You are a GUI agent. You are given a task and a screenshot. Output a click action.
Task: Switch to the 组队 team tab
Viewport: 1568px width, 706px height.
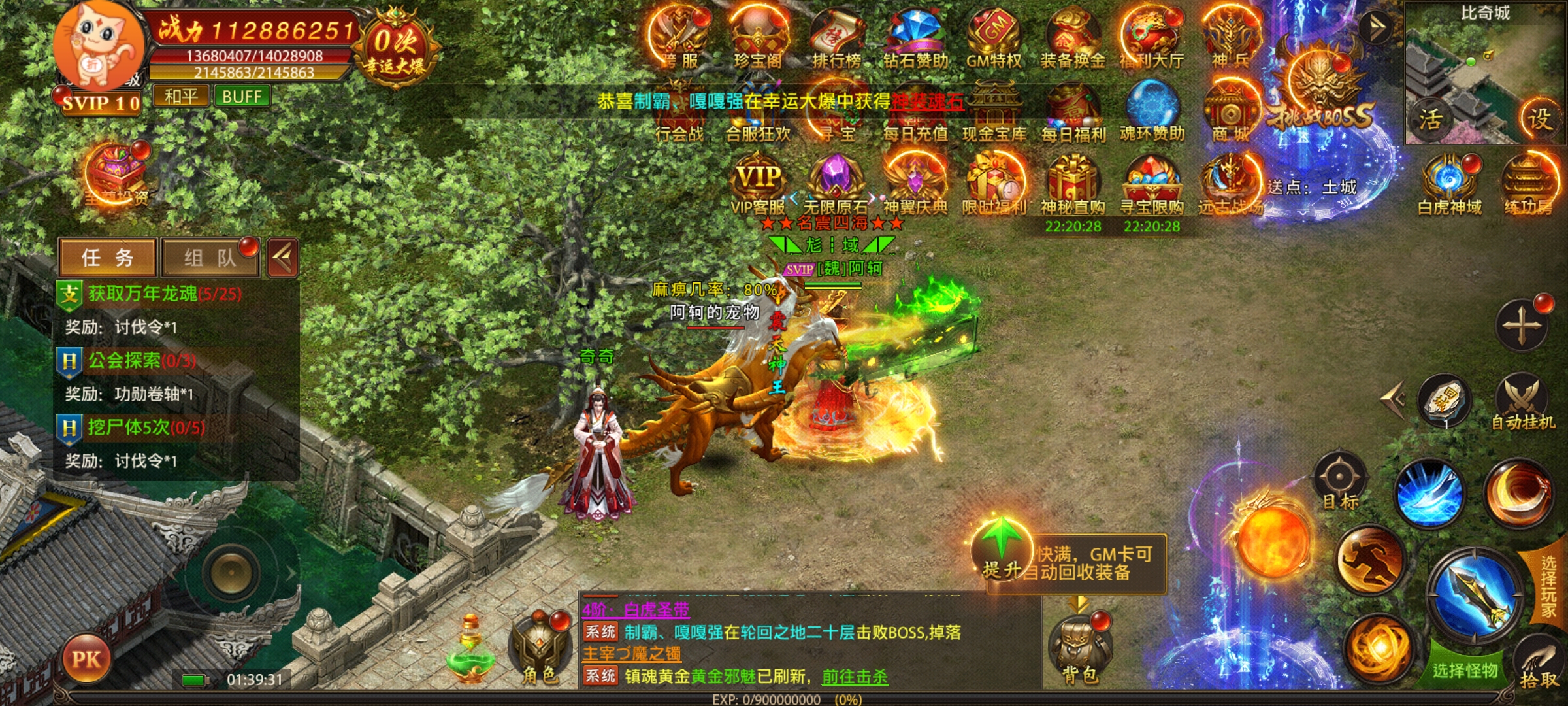click(209, 258)
